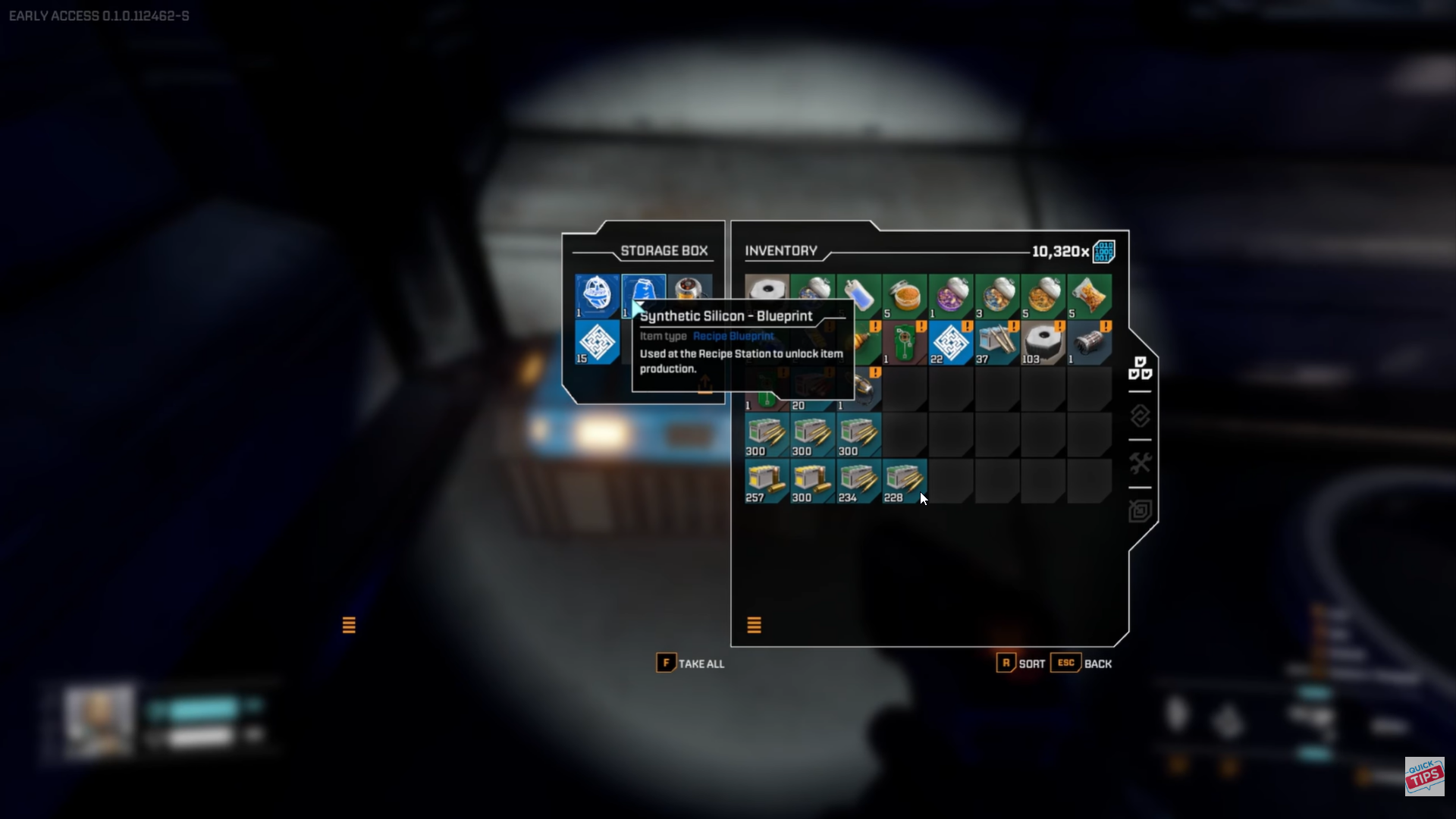Pick the bag of chips stack

1090,297
